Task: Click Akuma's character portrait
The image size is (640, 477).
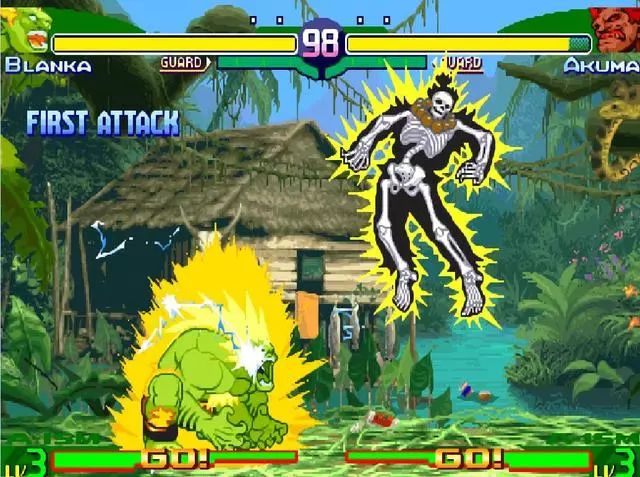Action: (614, 29)
